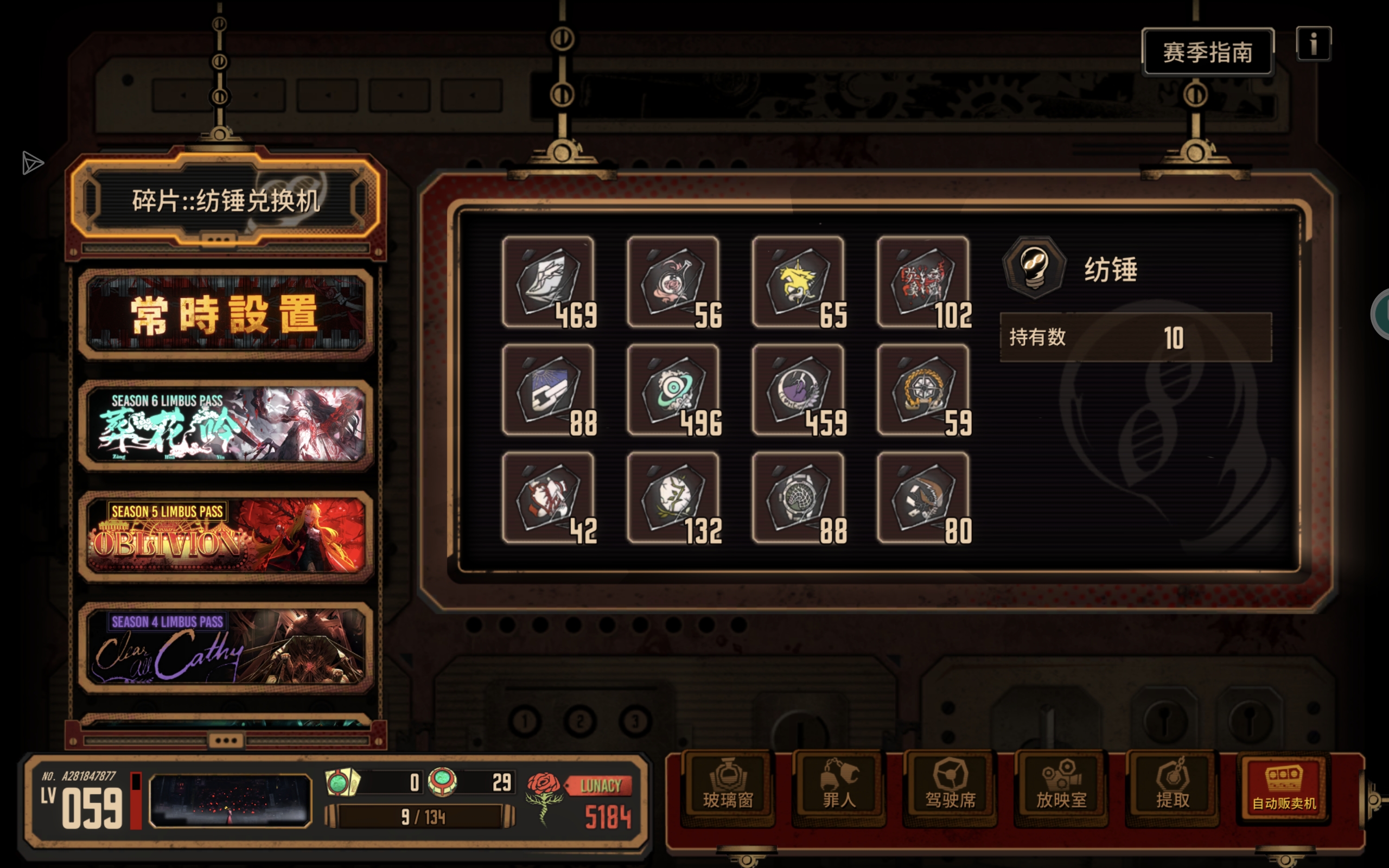Click the info button
1389x868 pixels.
pos(1313,43)
